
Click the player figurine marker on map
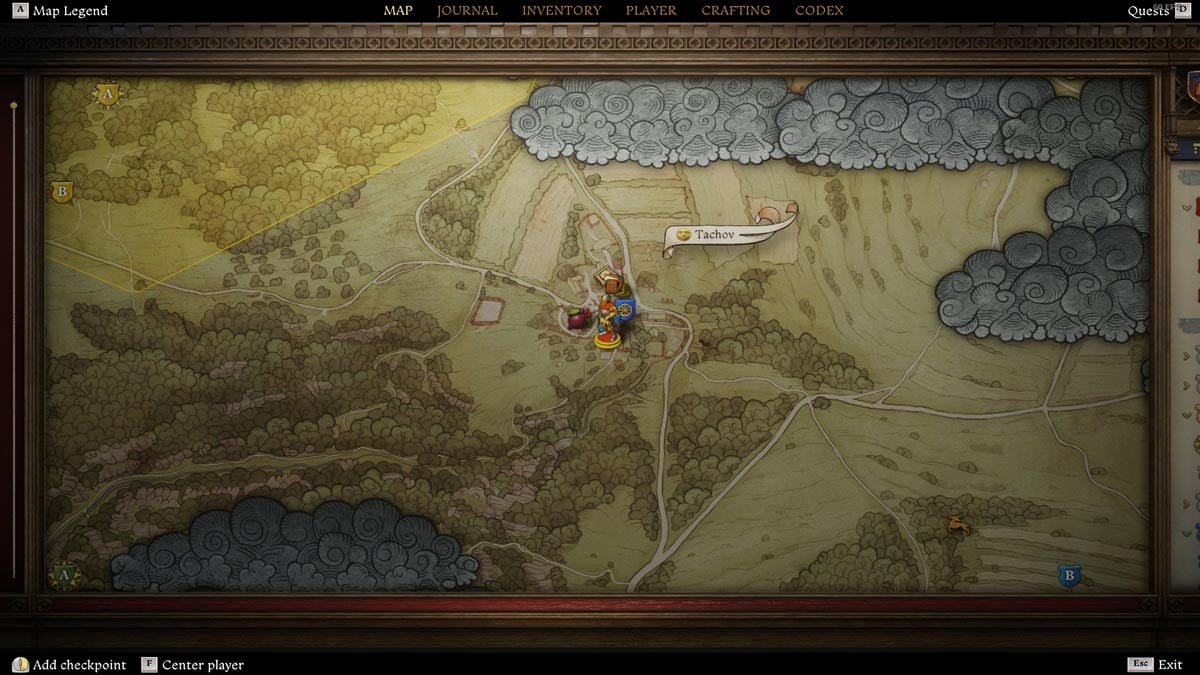tap(607, 326)
